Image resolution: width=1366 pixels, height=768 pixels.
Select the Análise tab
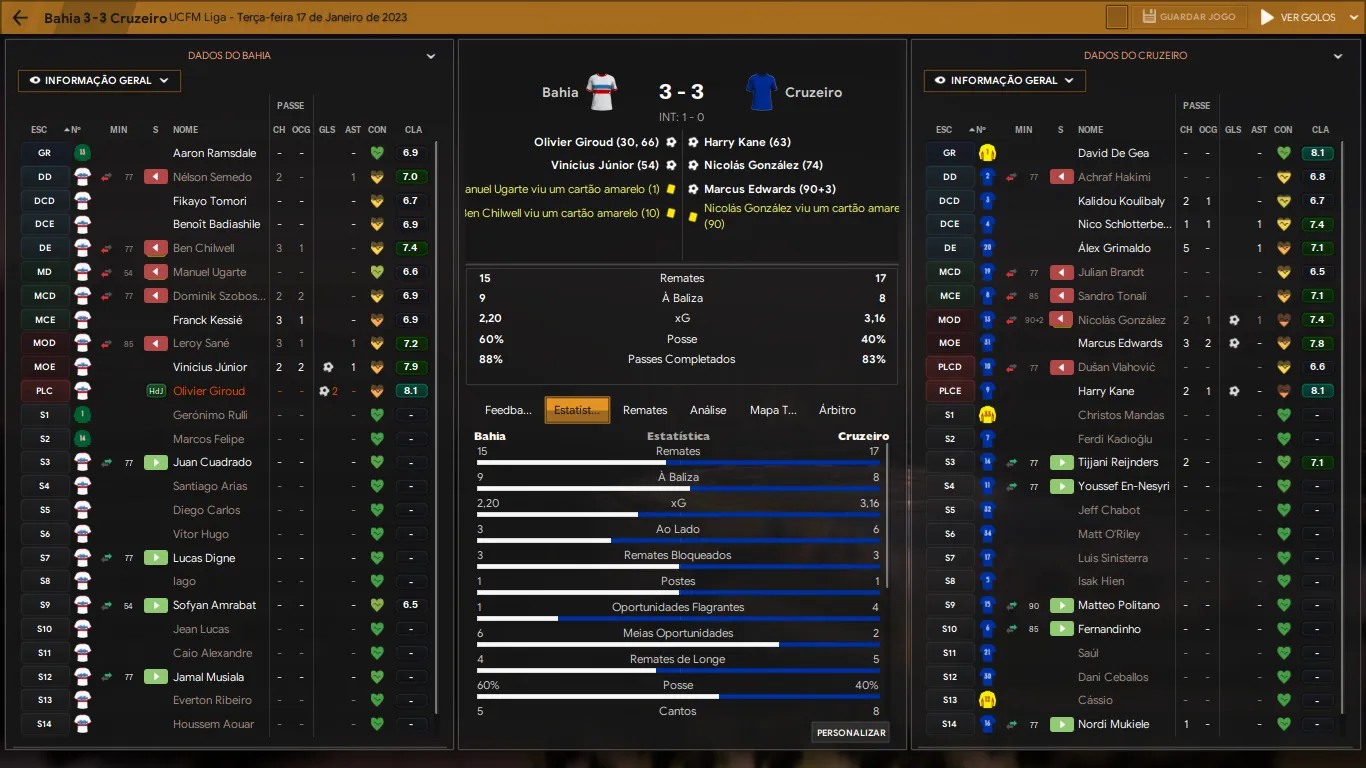point(708,410)
